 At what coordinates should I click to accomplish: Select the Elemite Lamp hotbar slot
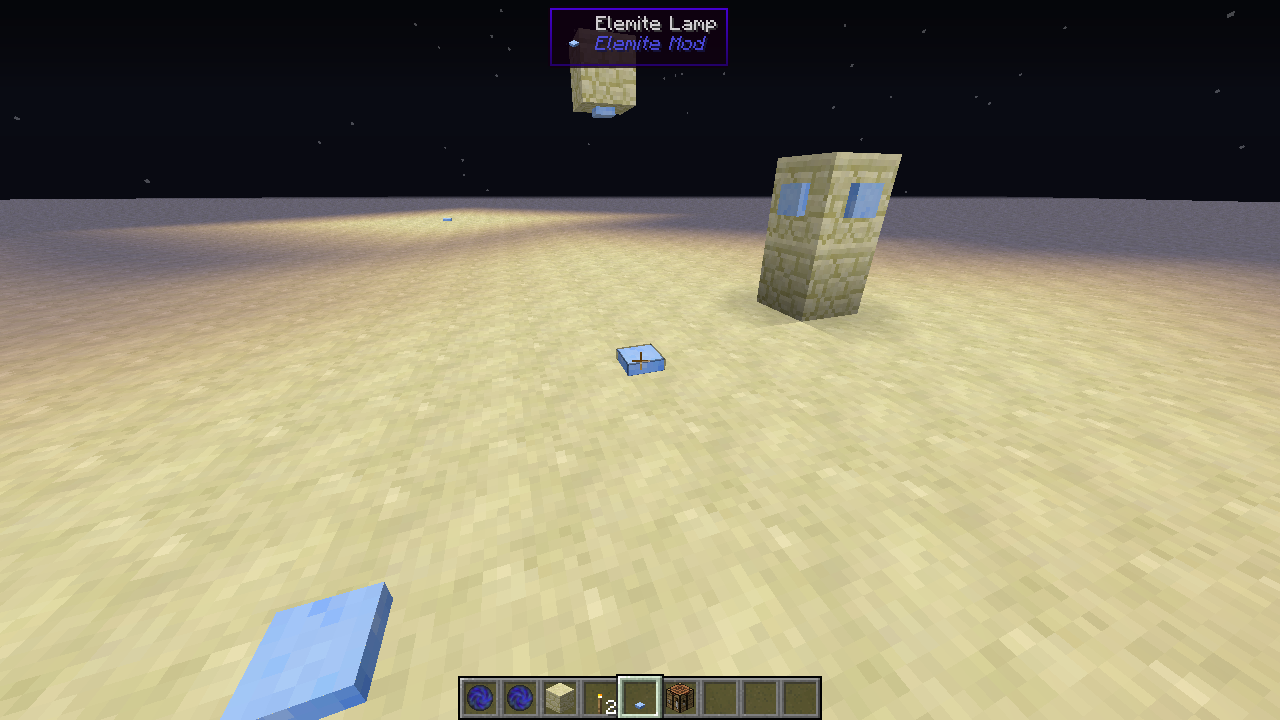(x=640, y=698)
